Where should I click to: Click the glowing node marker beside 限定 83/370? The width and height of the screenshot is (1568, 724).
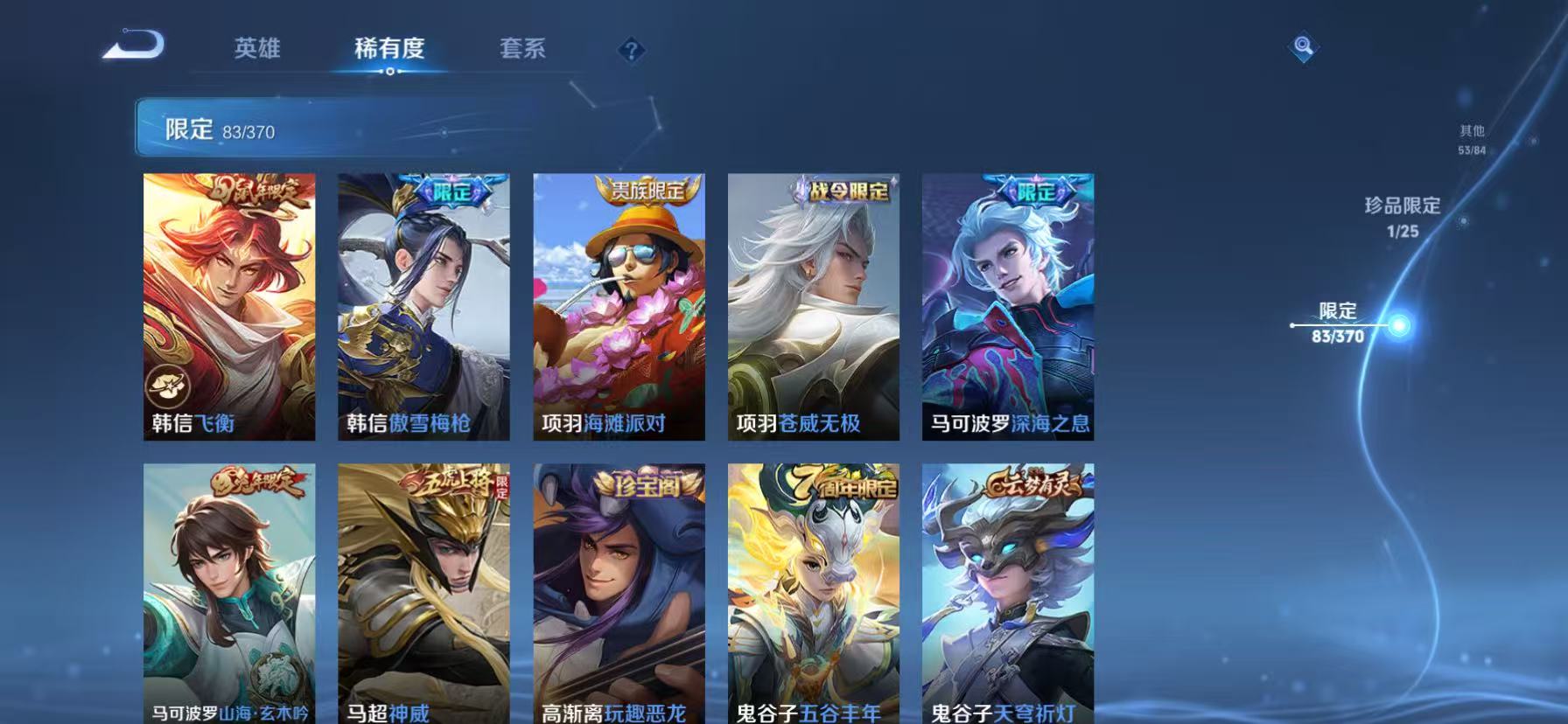click(1400, 324)
